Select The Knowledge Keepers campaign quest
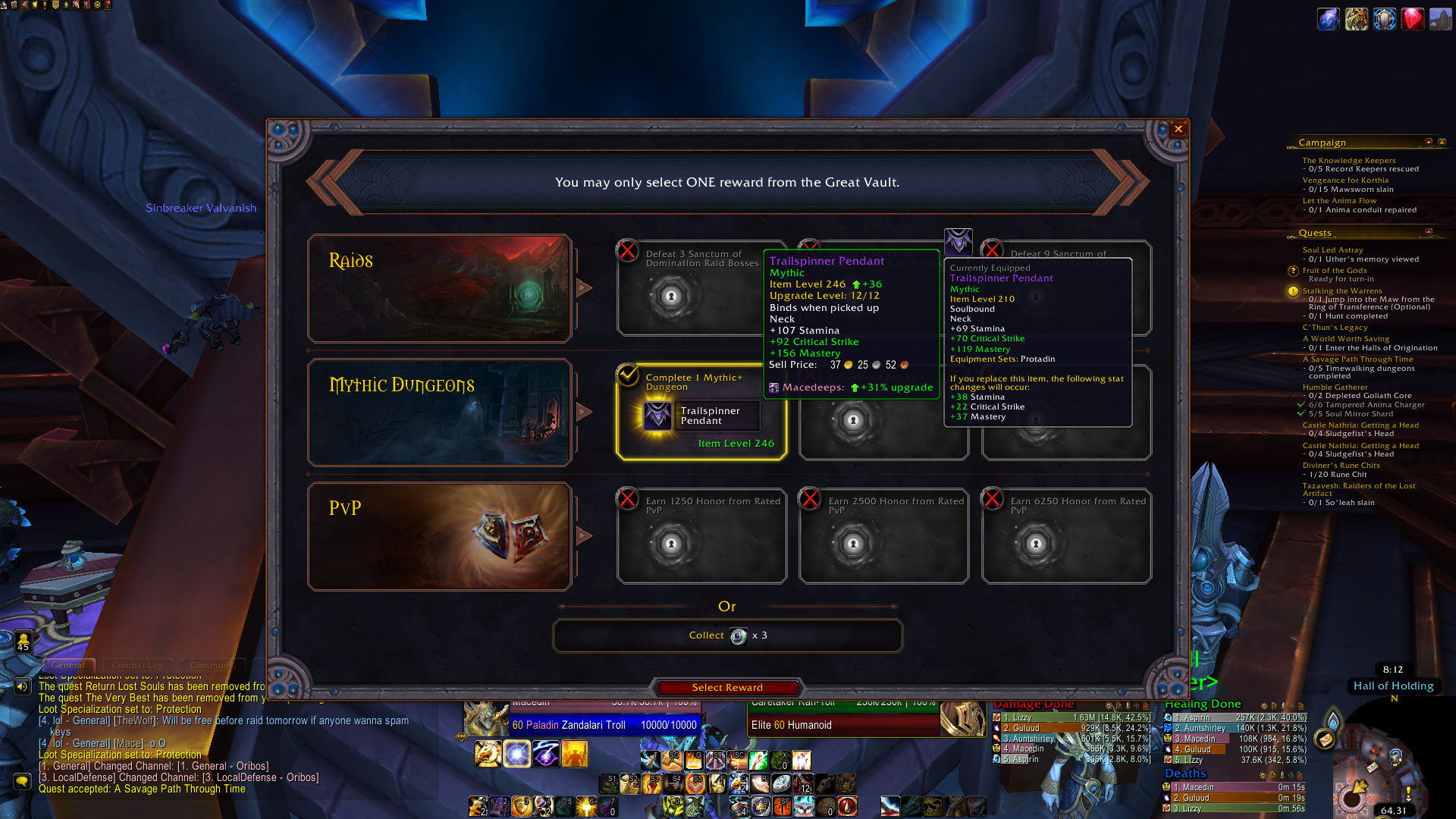 [1348, 161]
